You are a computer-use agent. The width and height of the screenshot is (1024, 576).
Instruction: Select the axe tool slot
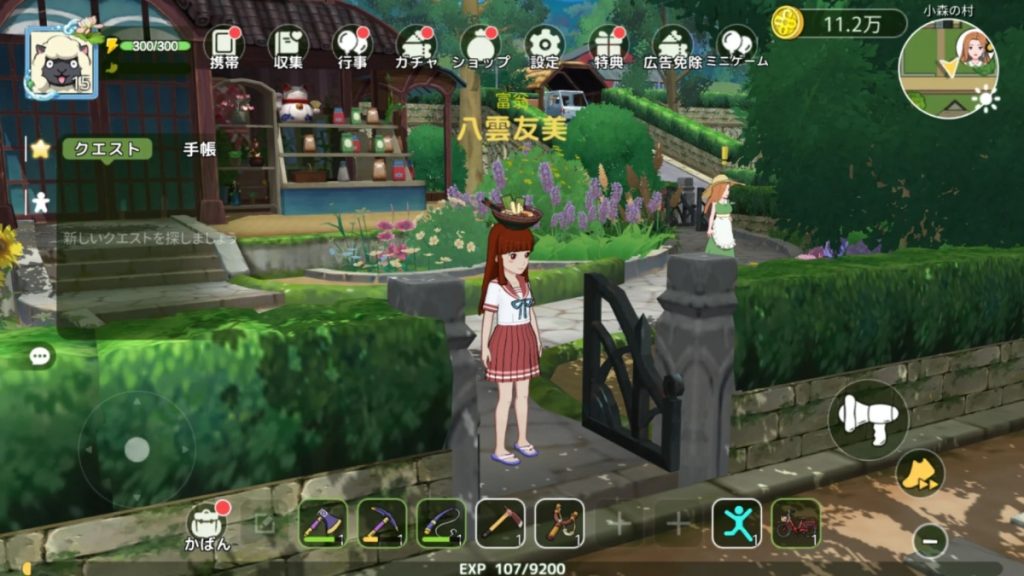[x=322, y=523]
